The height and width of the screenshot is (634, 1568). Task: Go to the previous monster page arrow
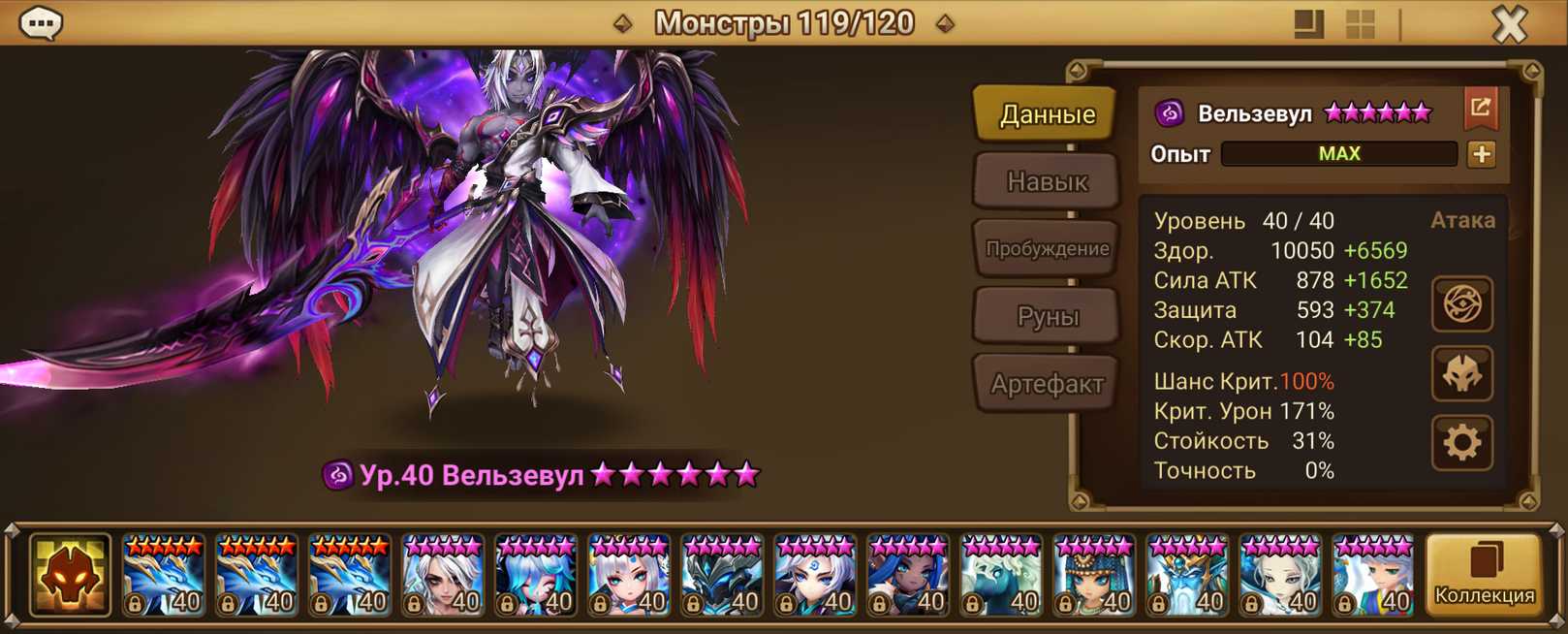click(x=623, y=23)
